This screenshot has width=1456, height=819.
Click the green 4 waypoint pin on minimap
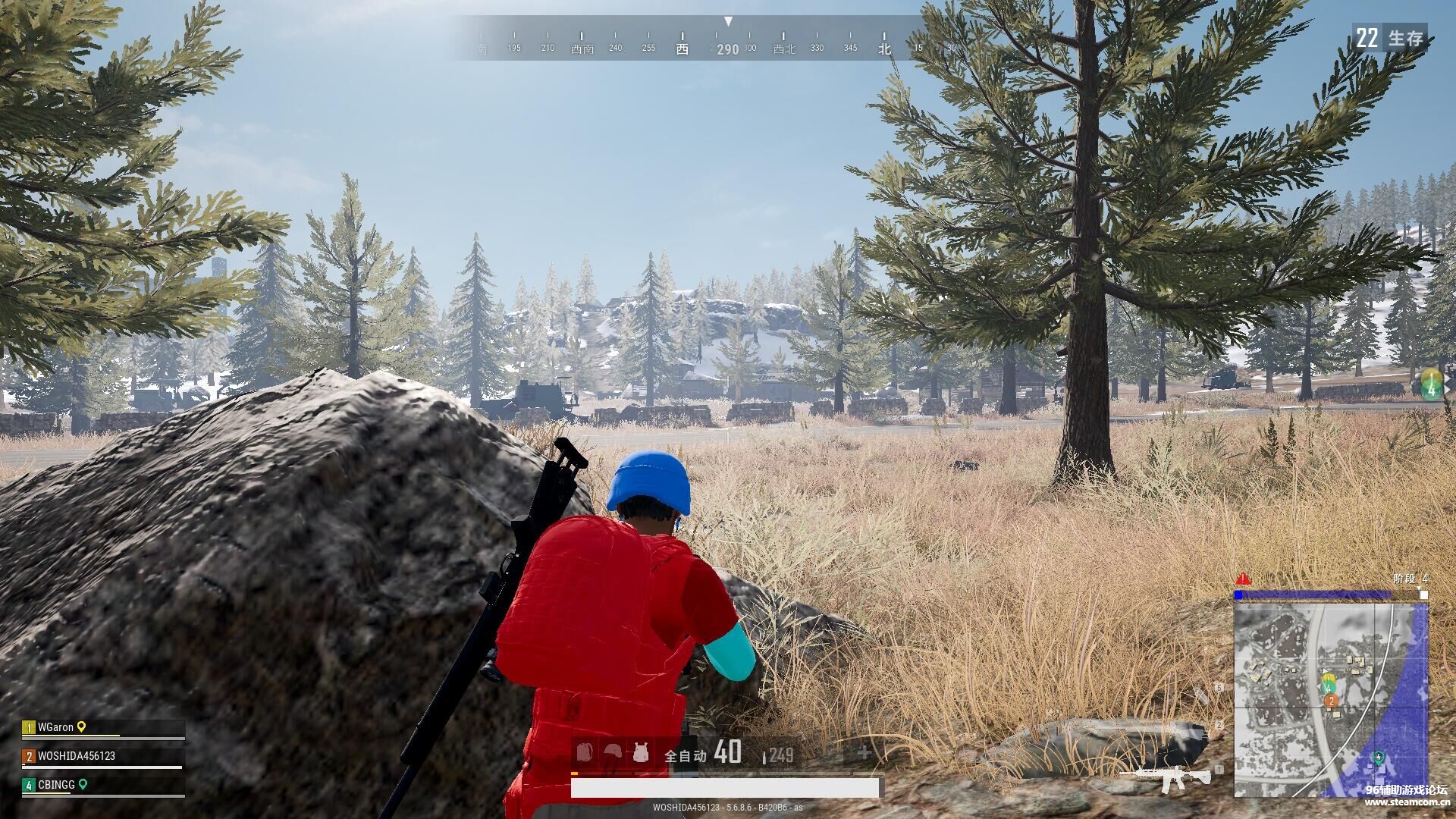point(1379,757)
